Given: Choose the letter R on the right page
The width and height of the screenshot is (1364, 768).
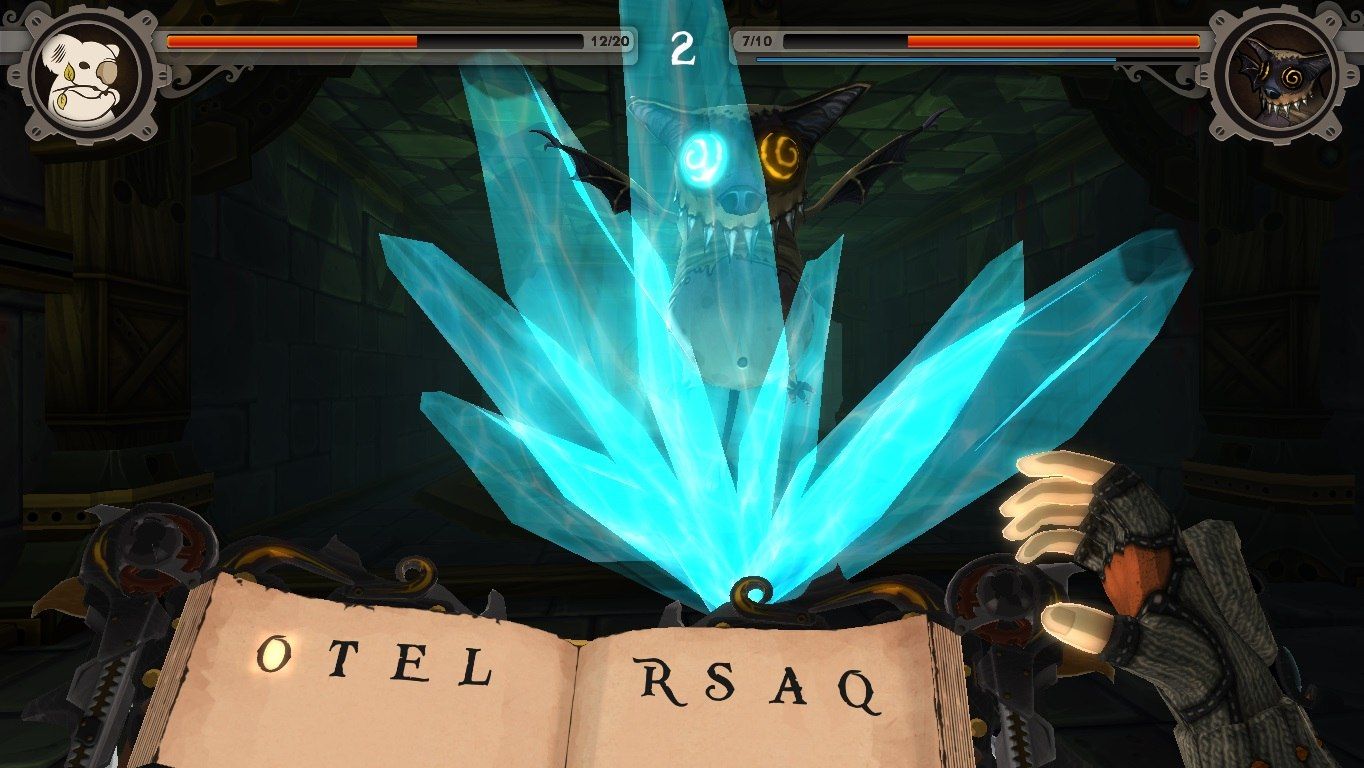Looking at the screenshot, I should click(x=659, y=681).
